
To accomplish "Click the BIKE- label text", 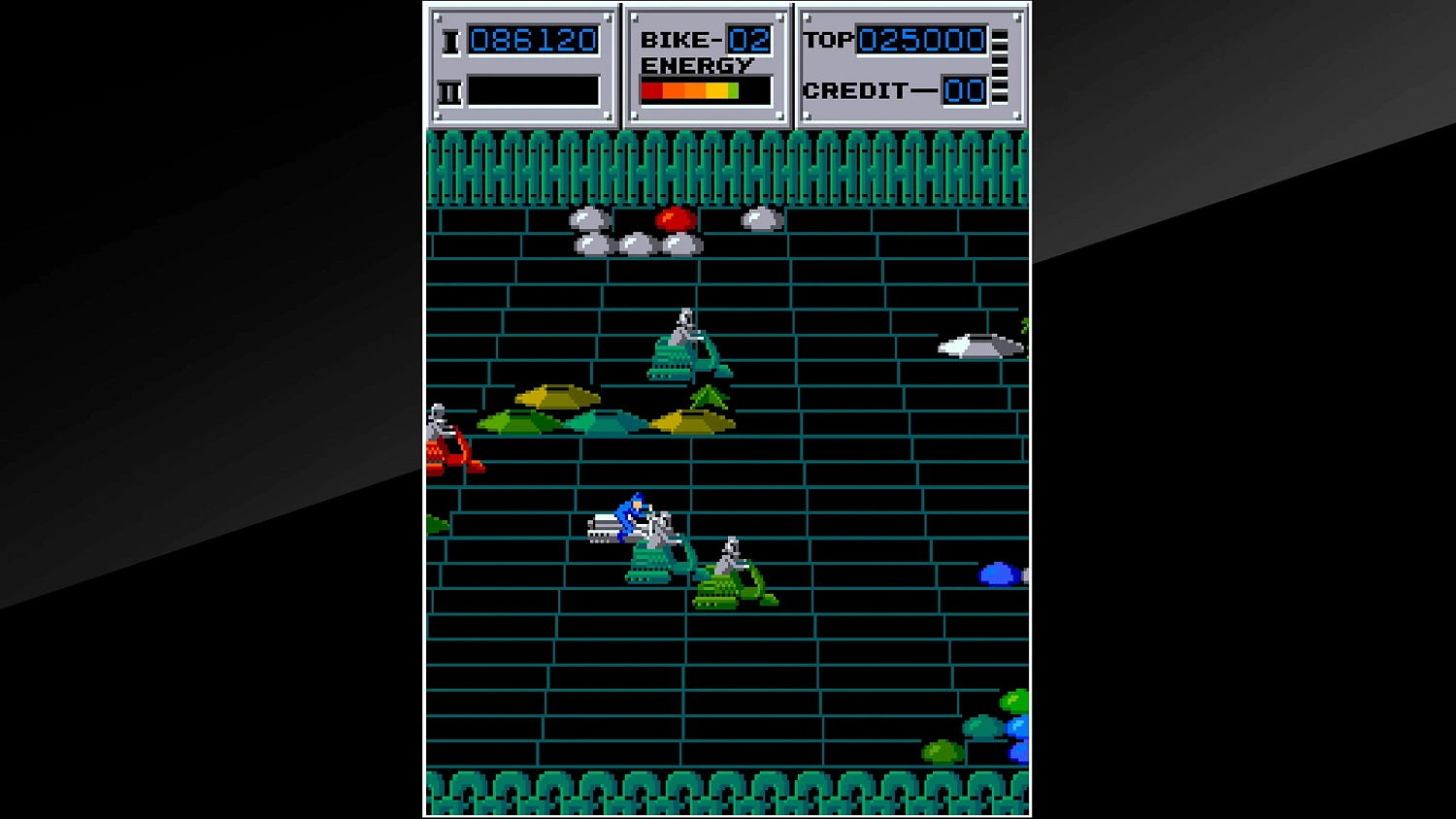I will coord(679,40).
